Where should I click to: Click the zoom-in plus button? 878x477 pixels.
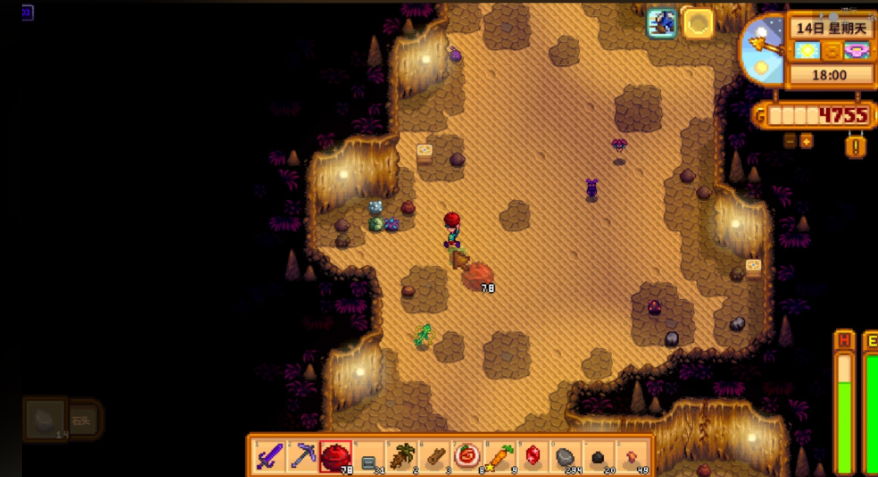(x=806, y=141)
